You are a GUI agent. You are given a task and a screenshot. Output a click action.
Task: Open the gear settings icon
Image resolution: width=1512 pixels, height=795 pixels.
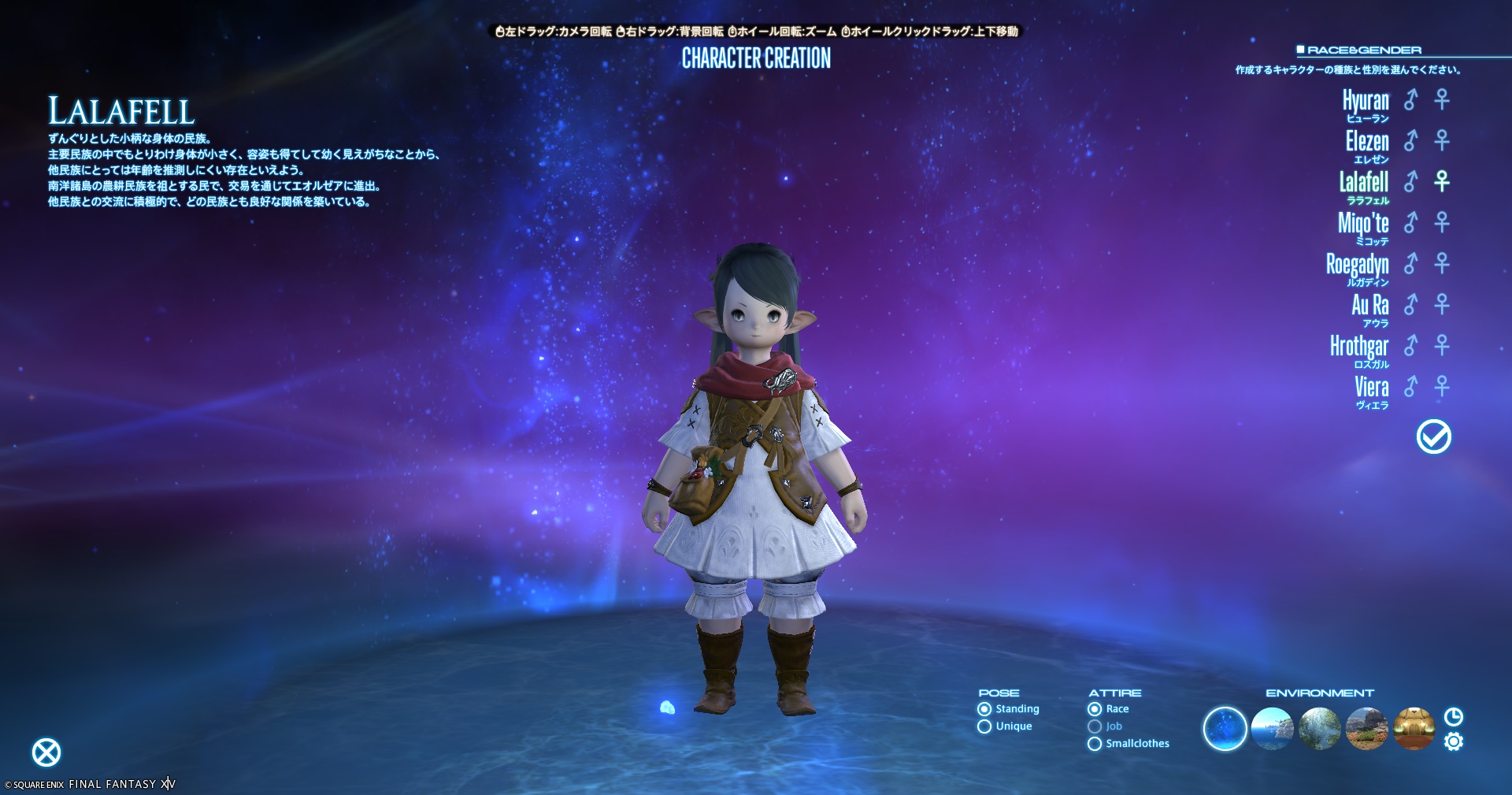tap(1454, 741)
